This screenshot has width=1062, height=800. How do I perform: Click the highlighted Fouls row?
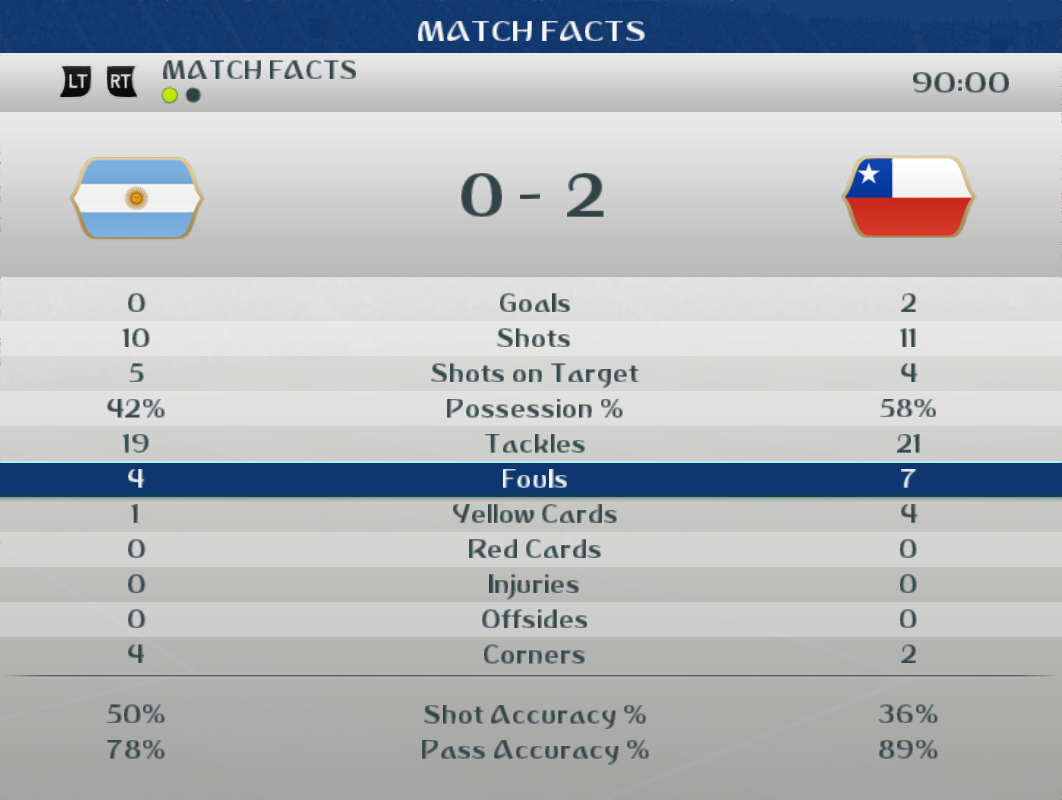point(534,479)
